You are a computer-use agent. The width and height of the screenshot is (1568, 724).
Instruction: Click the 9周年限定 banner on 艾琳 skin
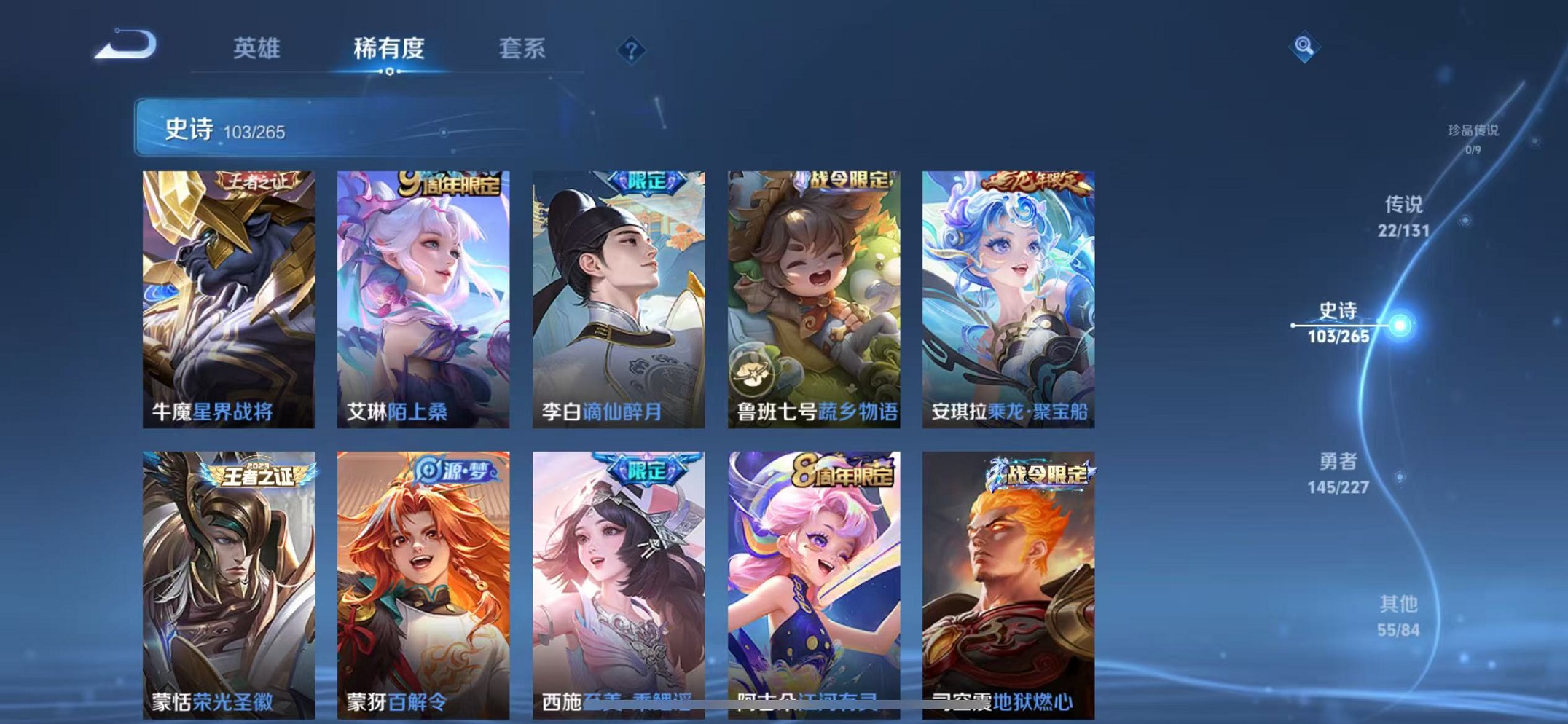(x=449, y=183)
